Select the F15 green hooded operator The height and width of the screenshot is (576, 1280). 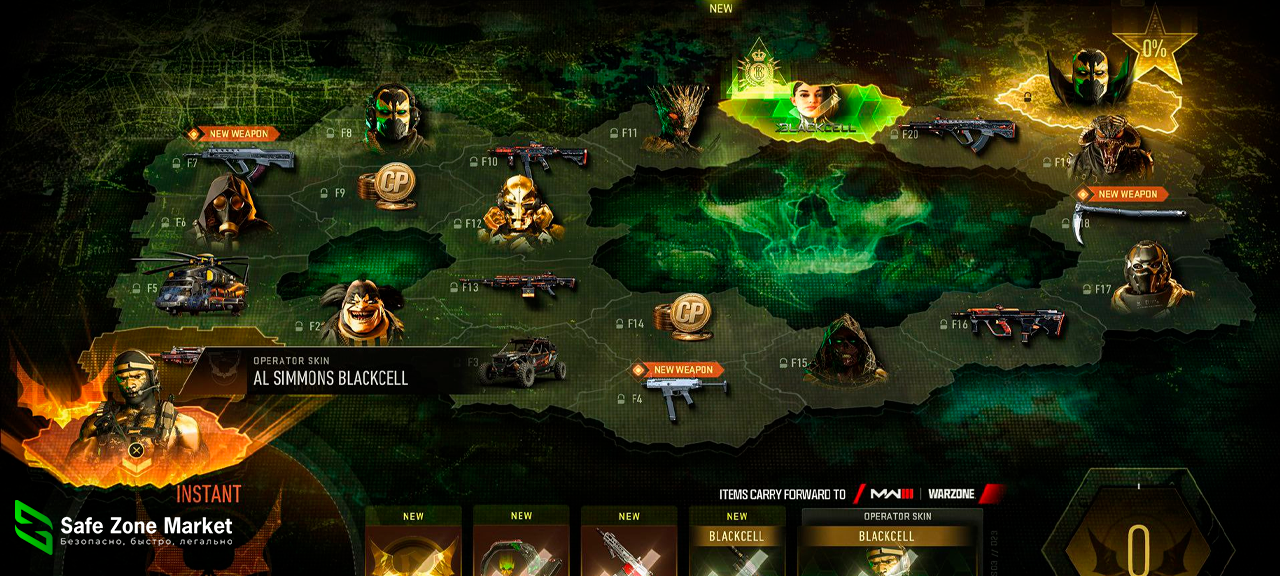[845, 351]
